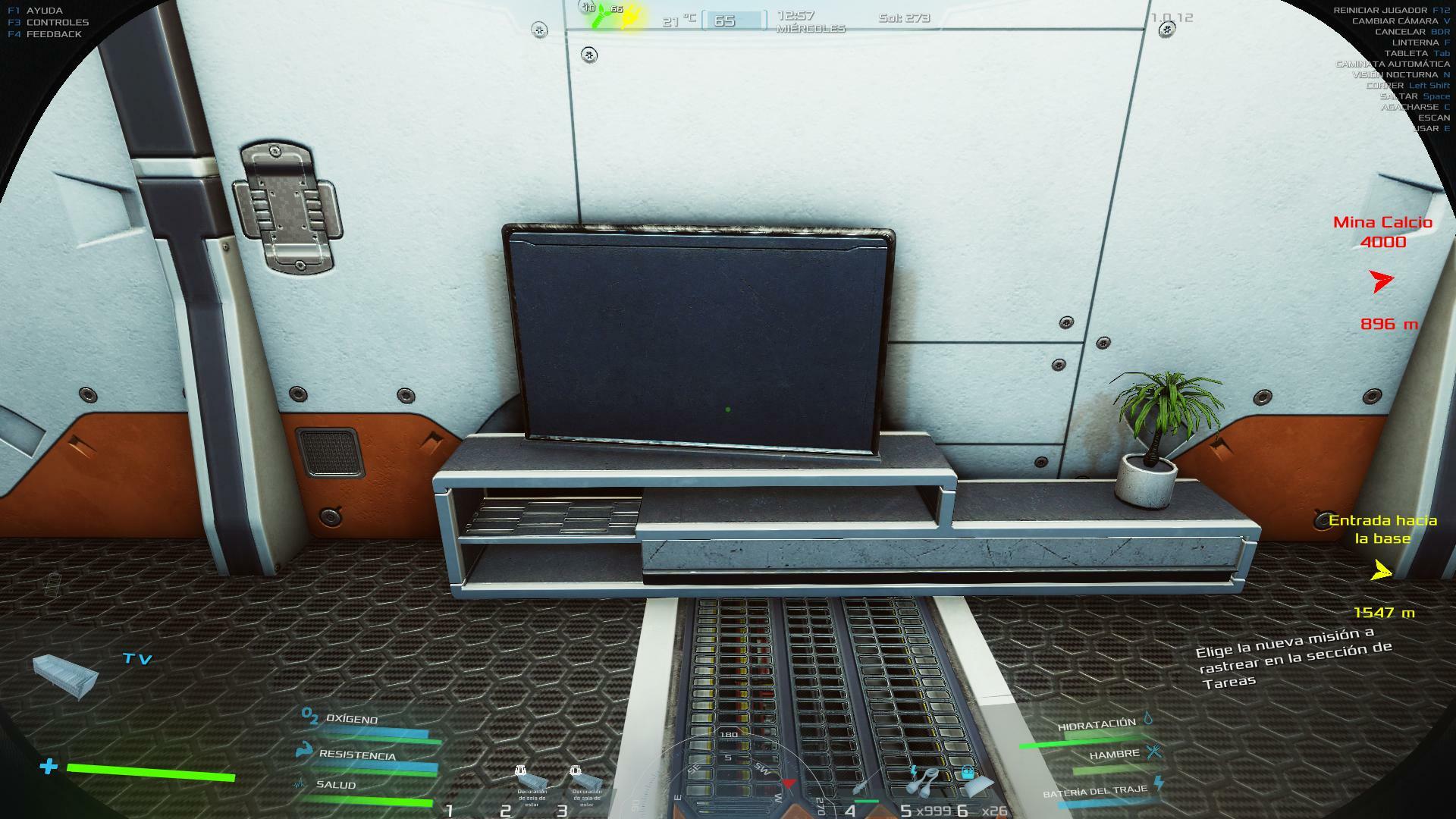Click the TV build item preview icon

[x=65, y=676]
